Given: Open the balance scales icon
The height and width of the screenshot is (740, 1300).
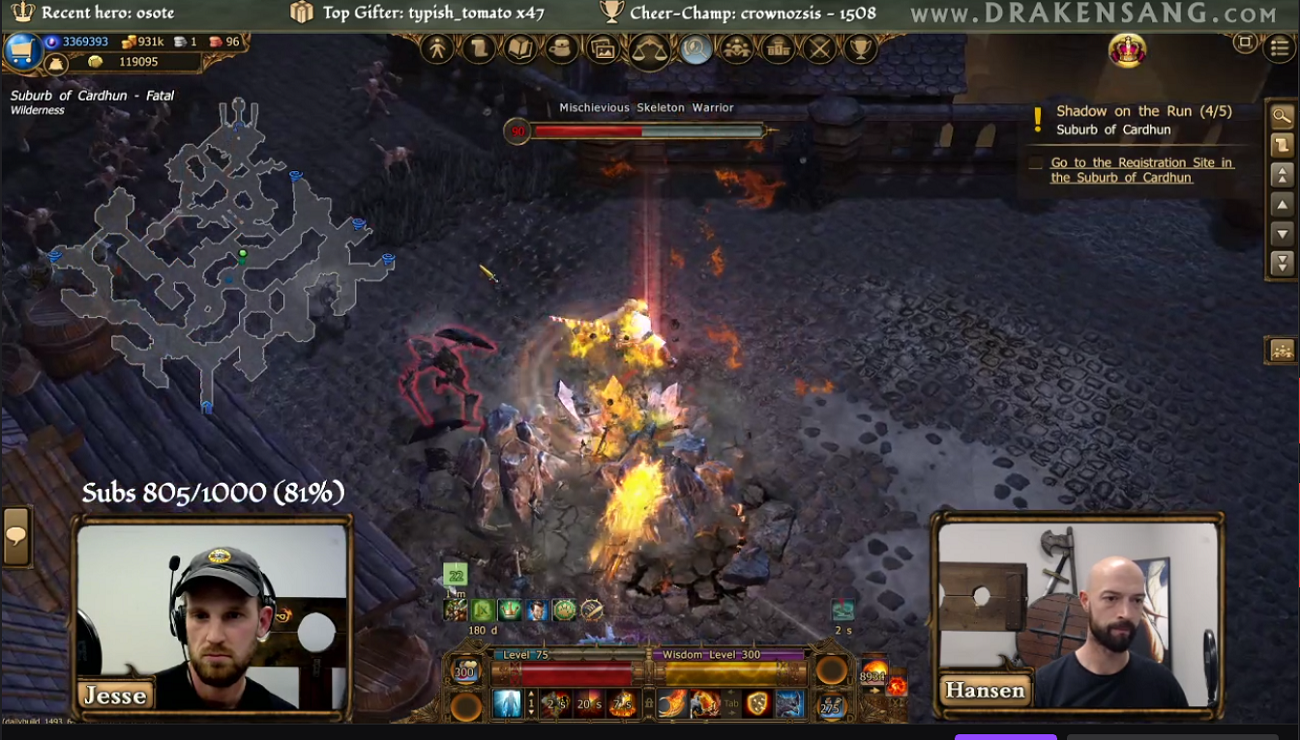Looking at the screenshot, I should point(649,50).
